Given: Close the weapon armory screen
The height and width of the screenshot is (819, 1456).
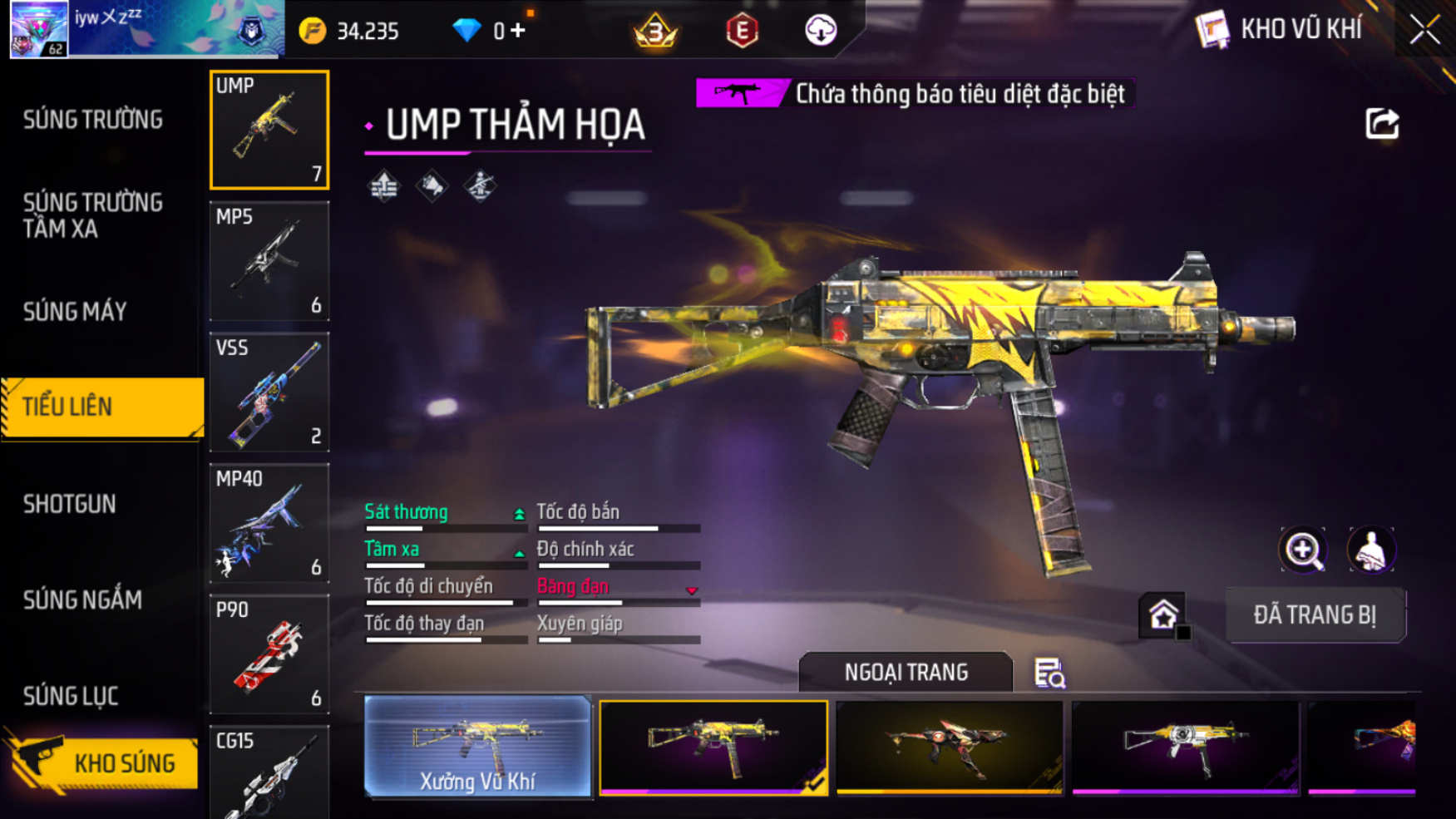Looking at the screenshot, I should coord(1424,31).
